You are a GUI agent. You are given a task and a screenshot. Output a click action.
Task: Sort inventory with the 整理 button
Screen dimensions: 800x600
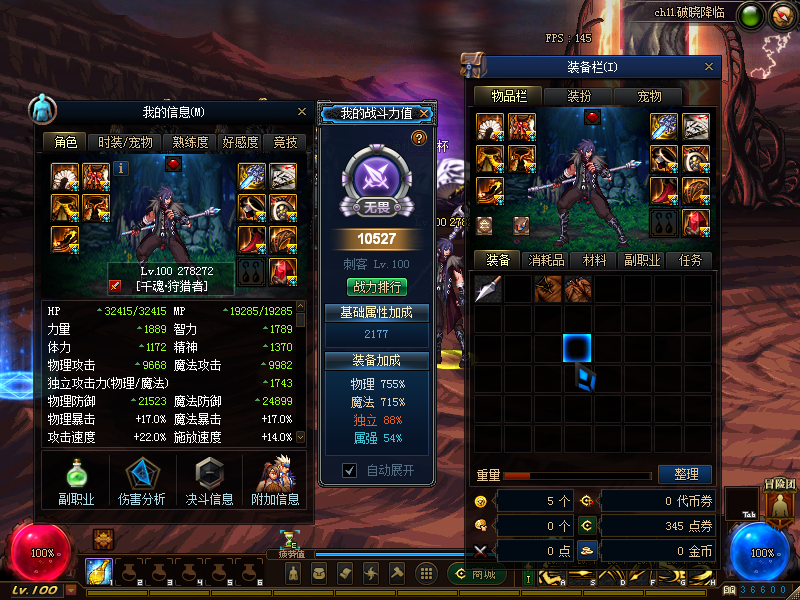pyautogui.click(x=685, y=474)
